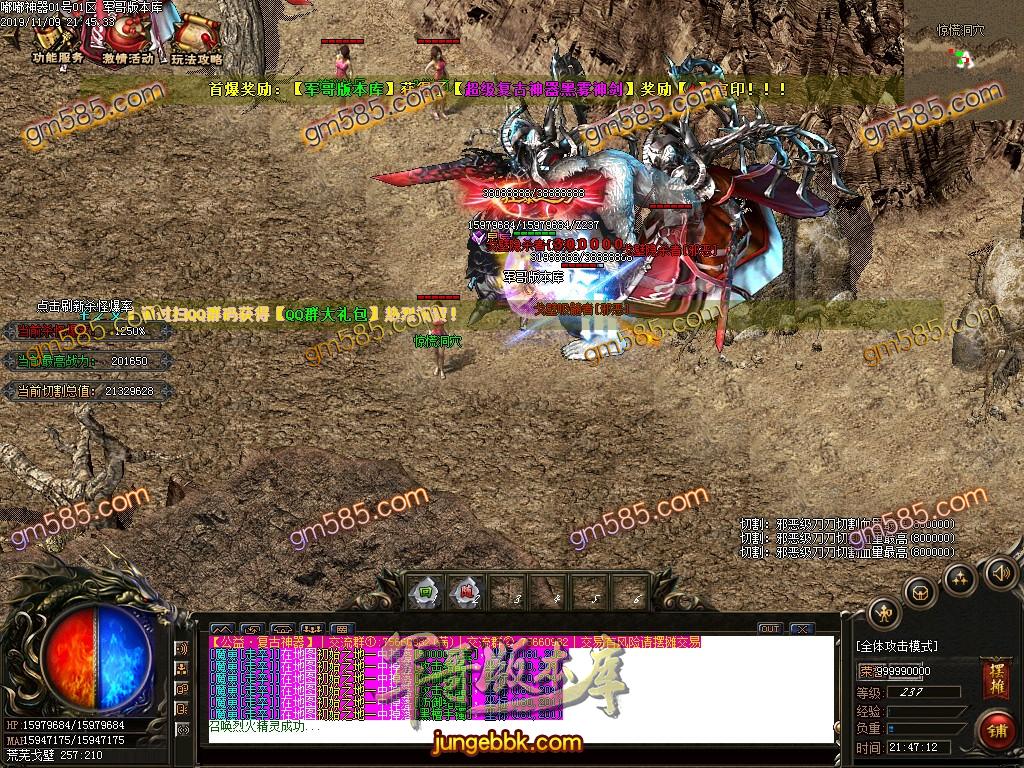Open the 激情活动 events menu

(127, 40)
